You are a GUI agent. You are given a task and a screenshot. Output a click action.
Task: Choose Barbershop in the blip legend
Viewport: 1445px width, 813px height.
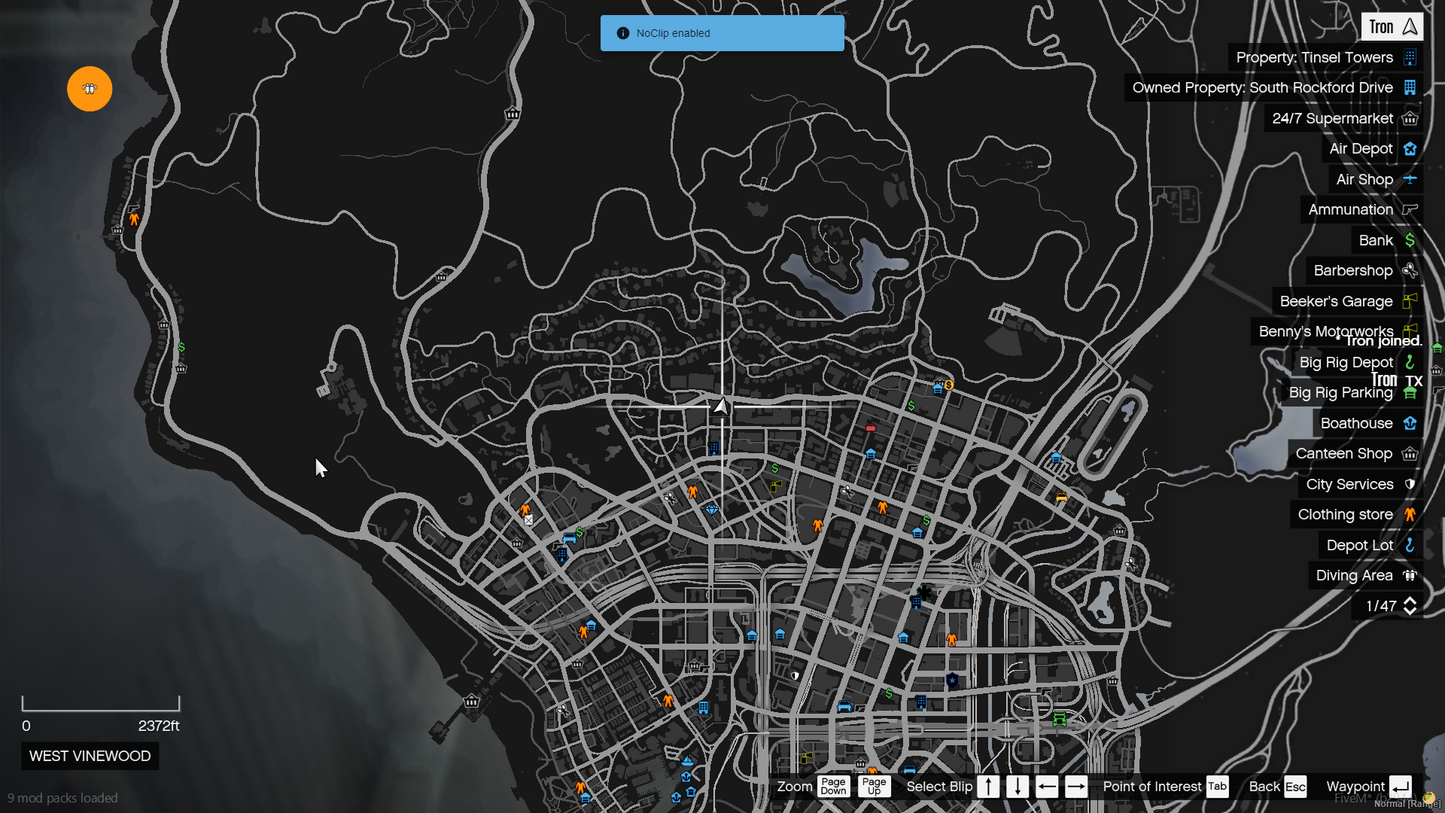1352,271
